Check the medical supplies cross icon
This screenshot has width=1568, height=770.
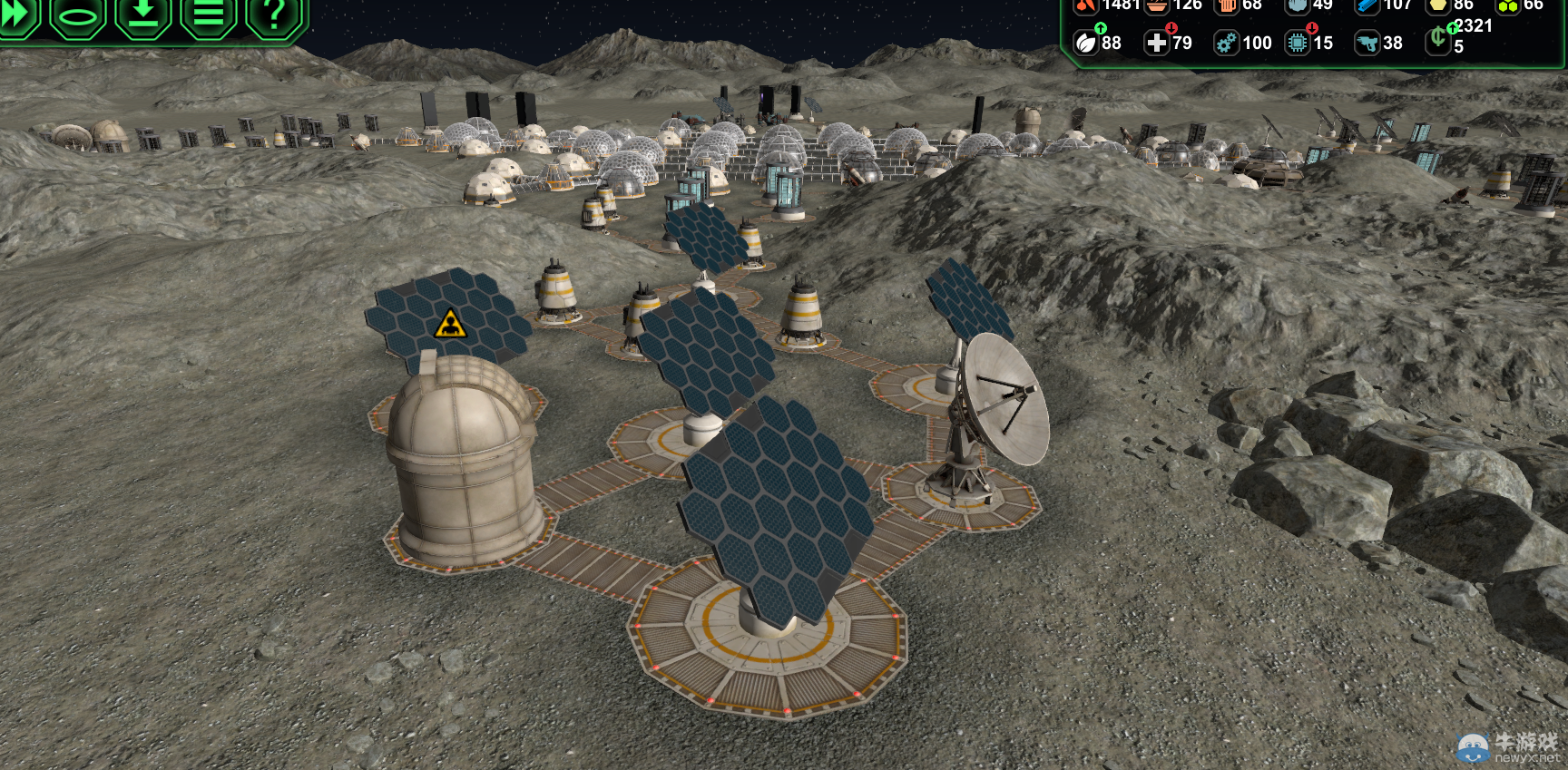tap(1156, 43)
